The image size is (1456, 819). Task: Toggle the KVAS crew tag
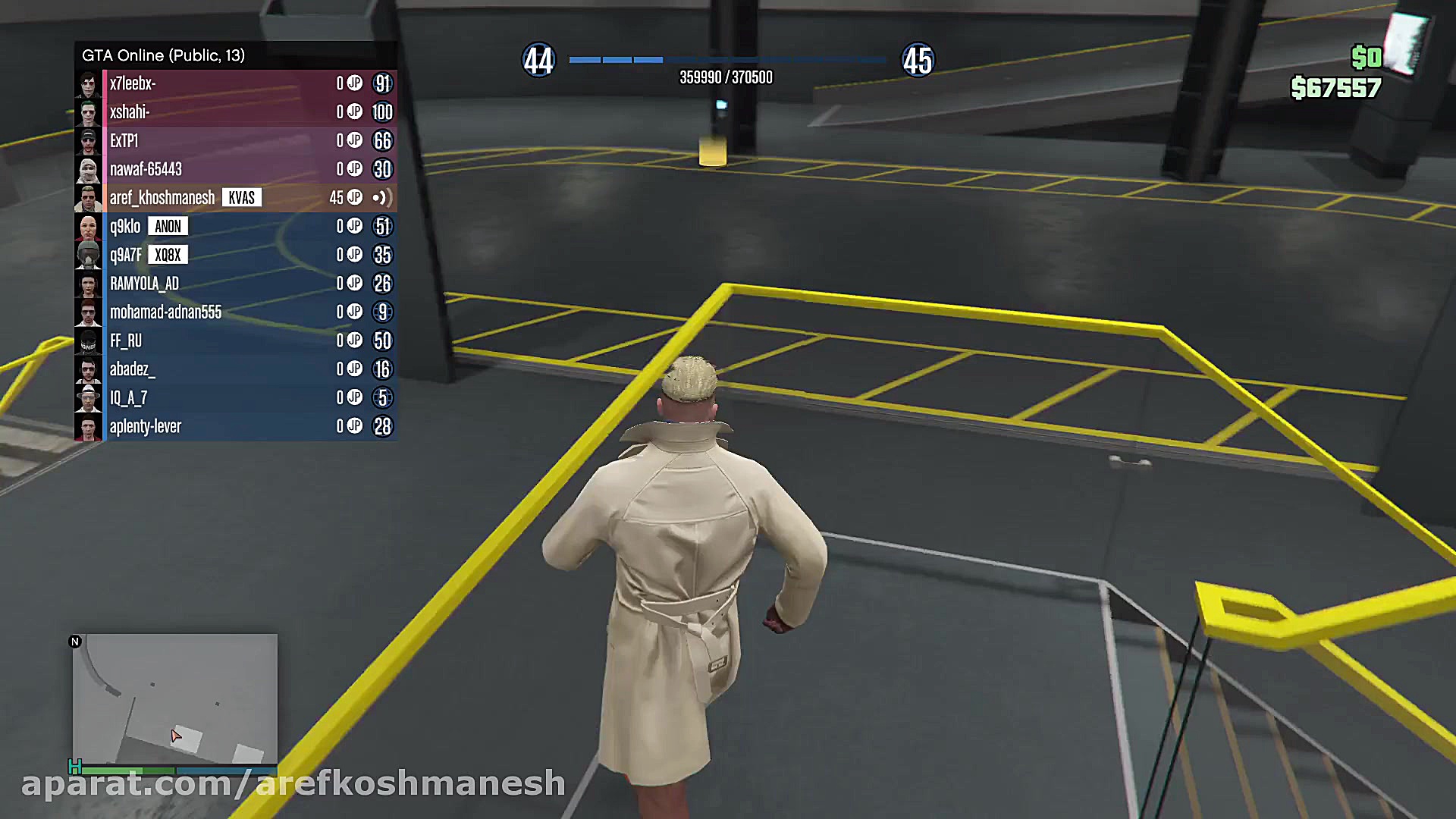(242, 198)
